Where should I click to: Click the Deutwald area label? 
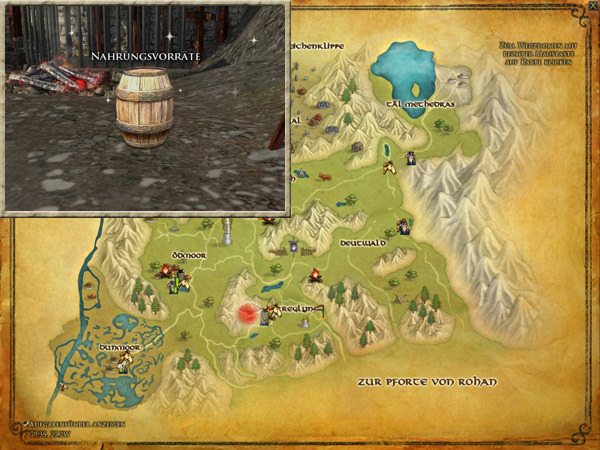(362, 243)
